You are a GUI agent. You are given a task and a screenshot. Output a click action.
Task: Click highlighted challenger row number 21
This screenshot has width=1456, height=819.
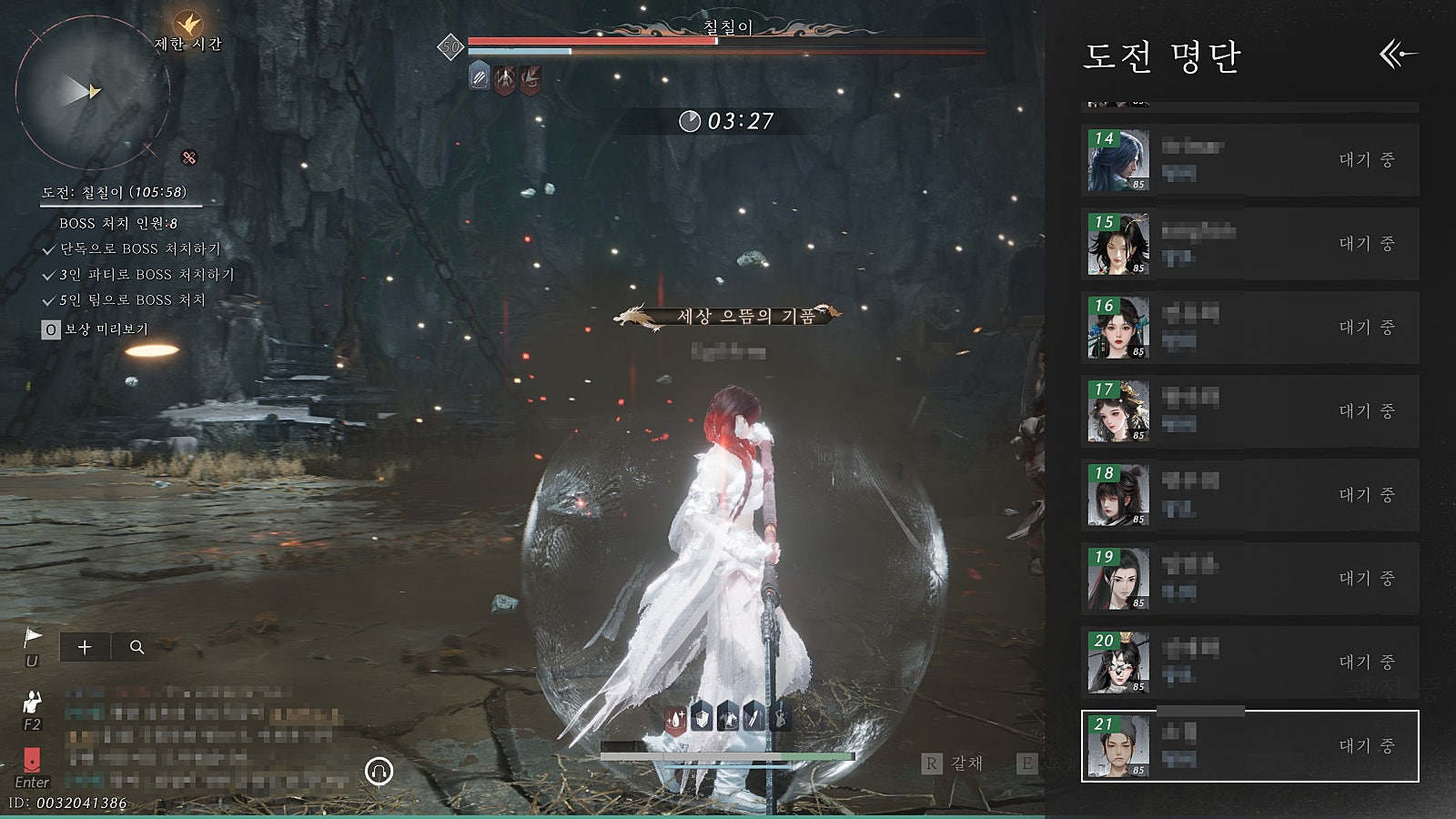[x=1249, y=746]
